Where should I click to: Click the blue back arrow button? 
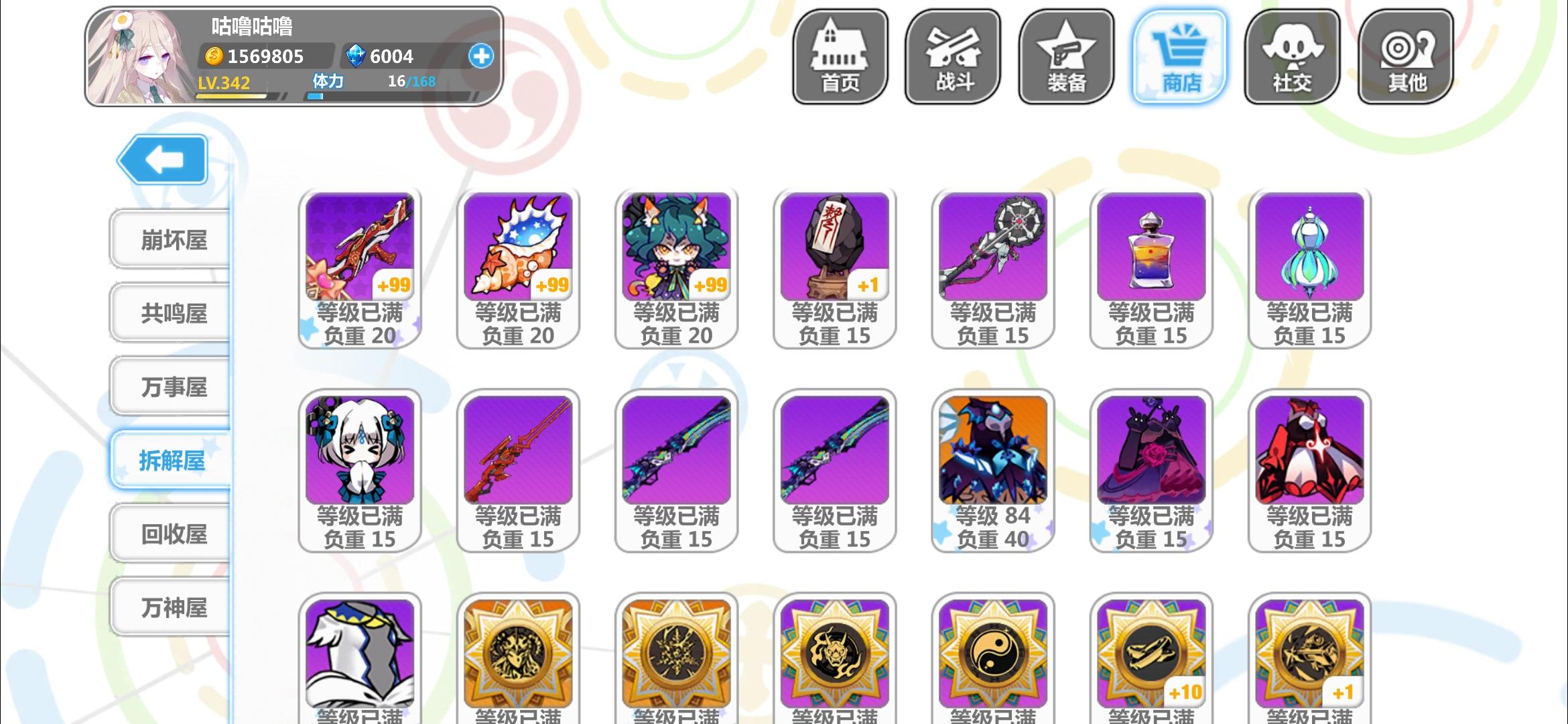161,159
